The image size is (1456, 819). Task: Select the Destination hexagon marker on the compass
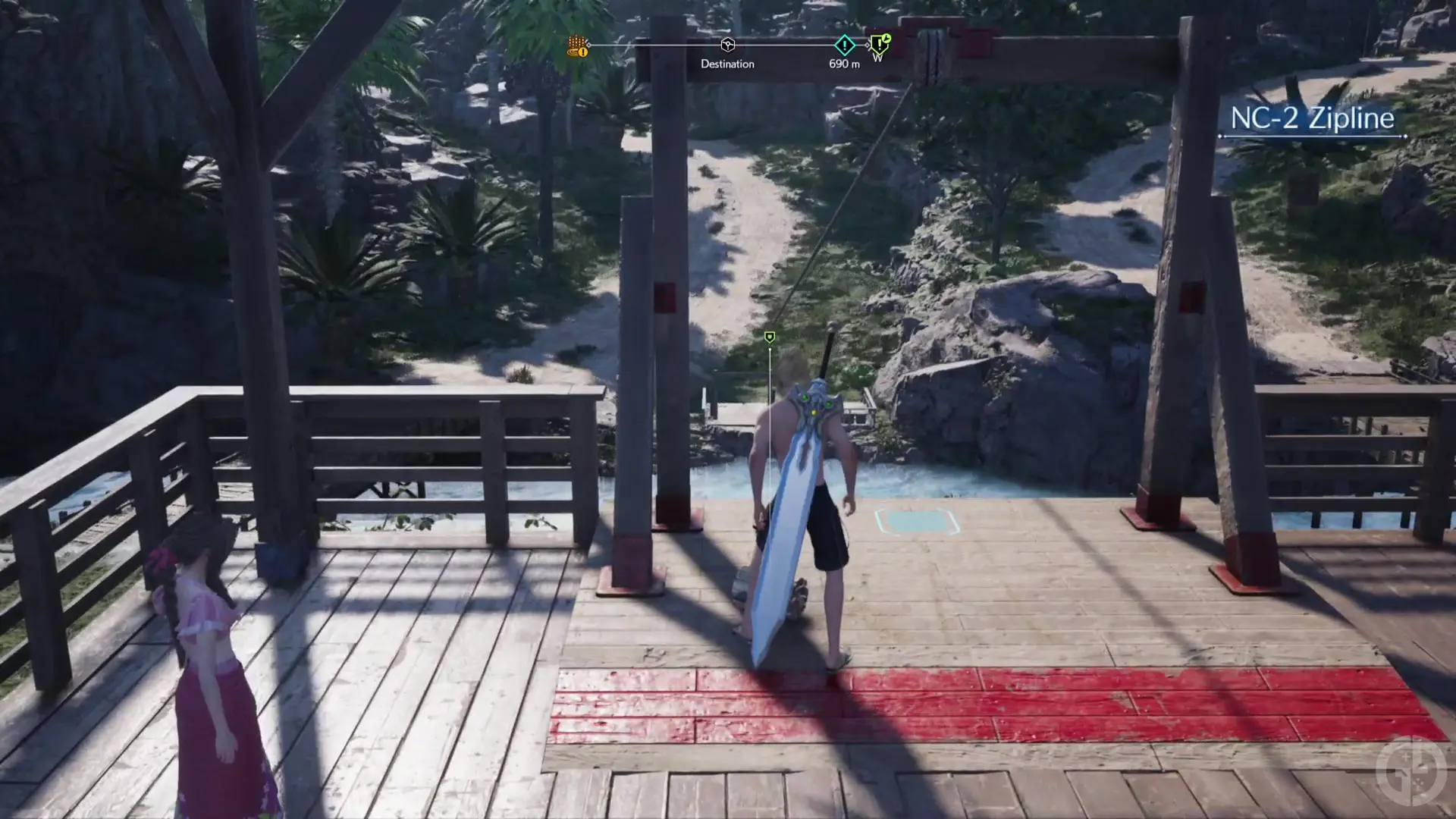point(726,44)
